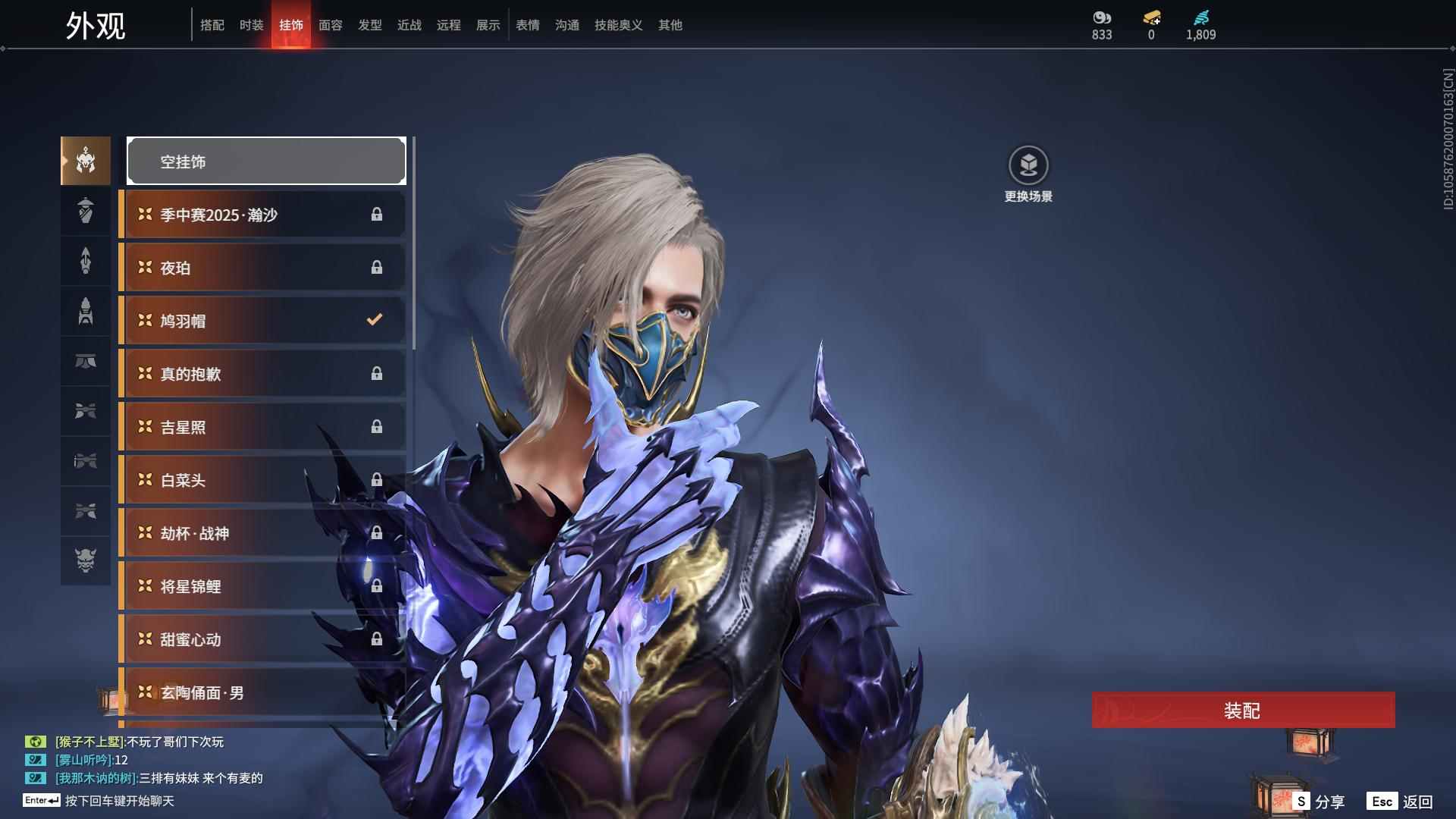Screen dimensions: 1456x819
Task: Switch to the 表情 tab
Action: 528,25
